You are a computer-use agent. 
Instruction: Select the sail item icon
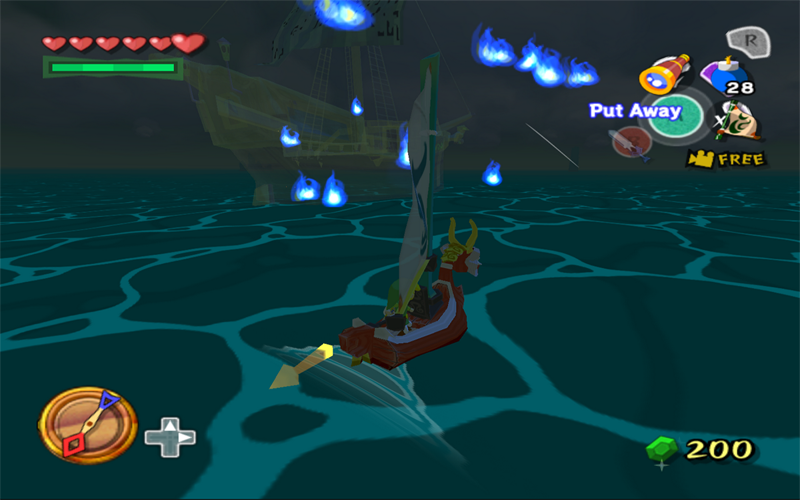pyautogui.click(x=738, y=121)
